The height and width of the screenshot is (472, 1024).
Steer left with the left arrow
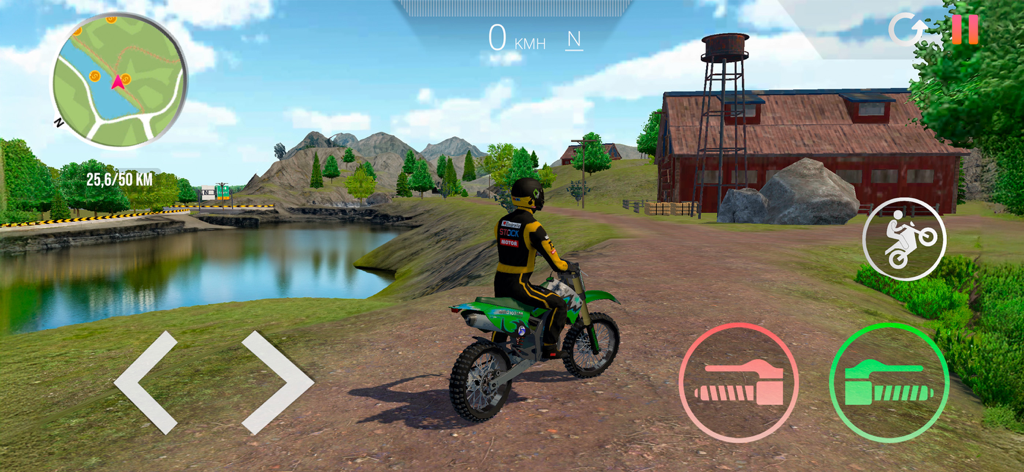[x=146, y=382]
